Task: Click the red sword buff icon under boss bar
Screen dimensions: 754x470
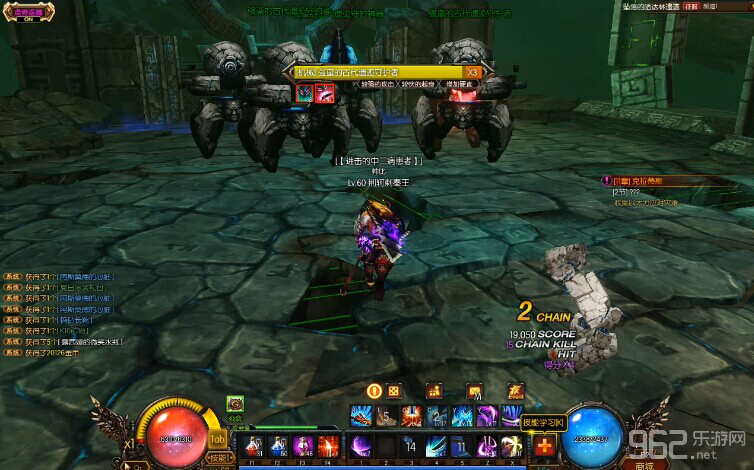Action: [325, 93]
